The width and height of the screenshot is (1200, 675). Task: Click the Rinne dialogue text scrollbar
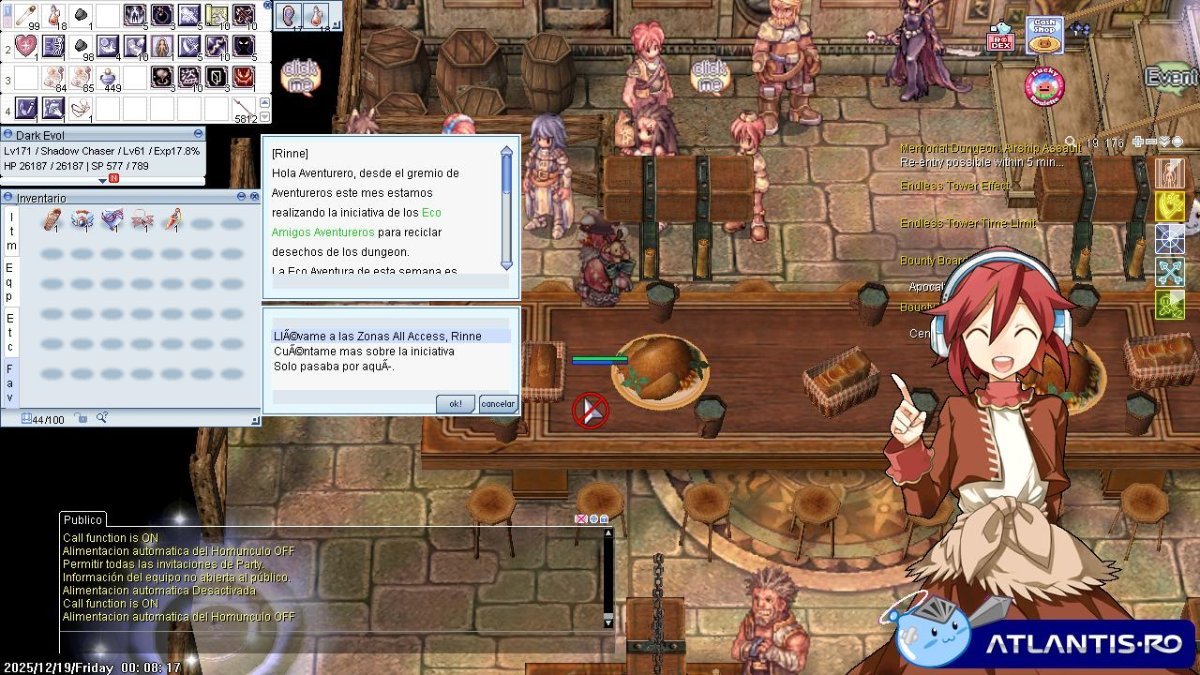(506, 208)
